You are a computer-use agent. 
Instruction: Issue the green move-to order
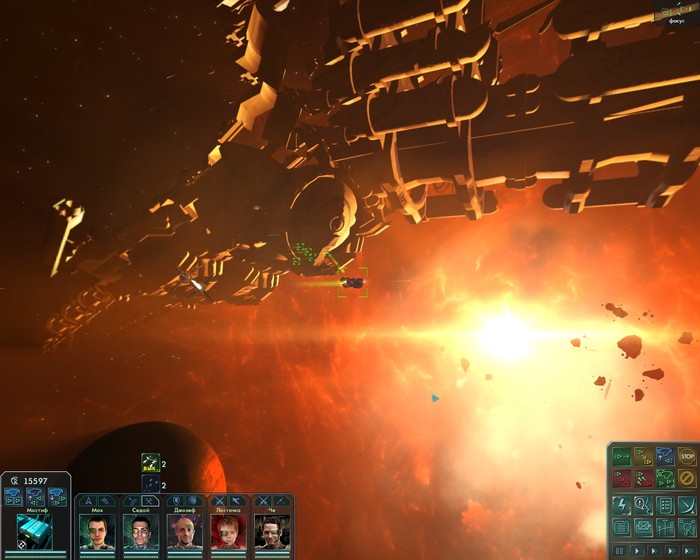point(620,457)
